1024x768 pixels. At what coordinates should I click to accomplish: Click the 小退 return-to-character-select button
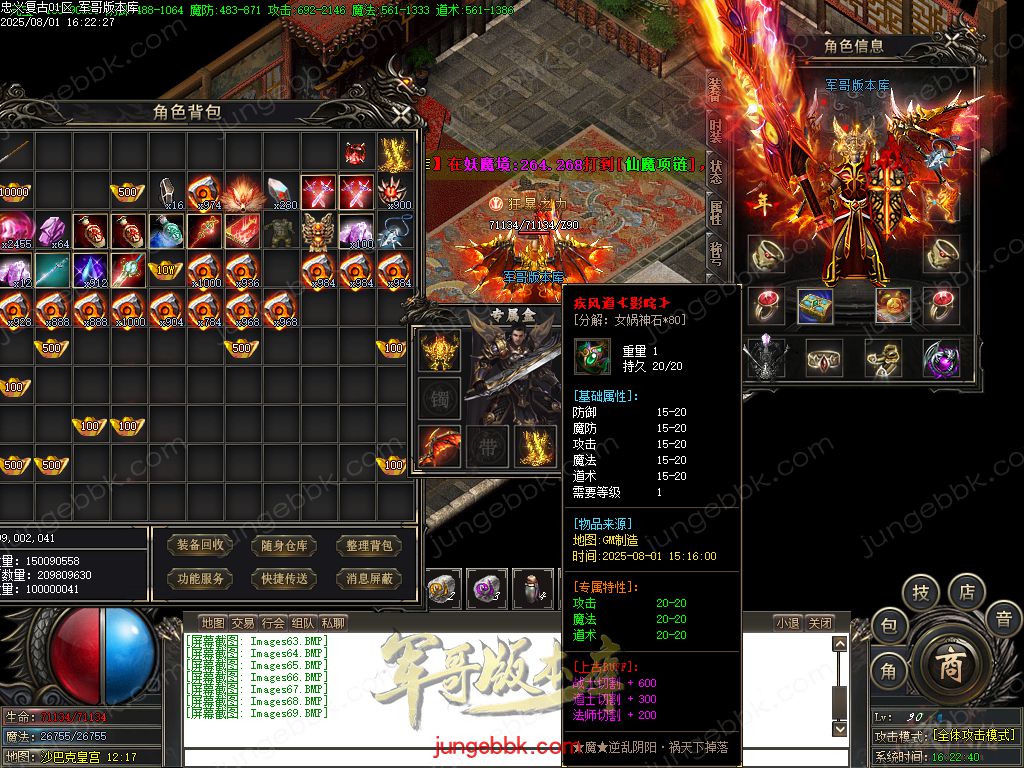click(x=788, y=623)
